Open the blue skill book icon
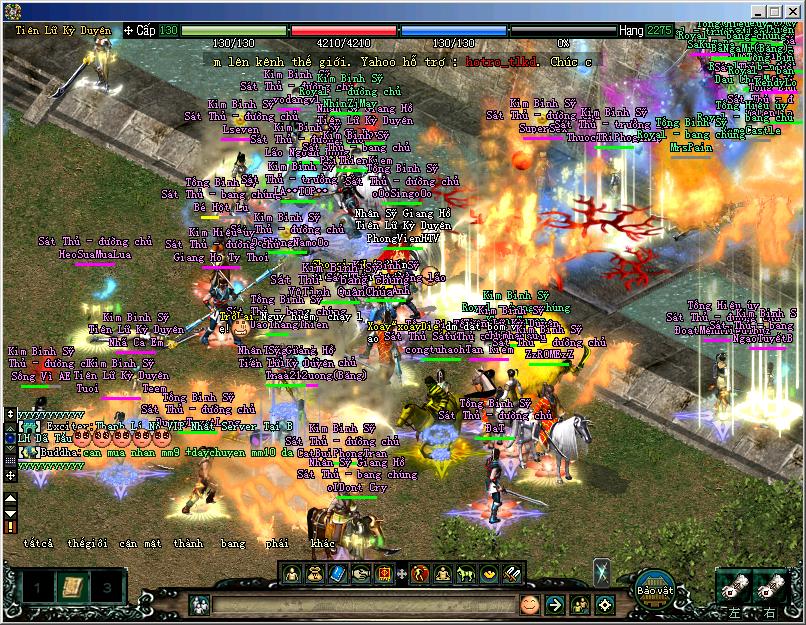Image resolution: width=806 pixels, height=625 pixels. [337, 574]
